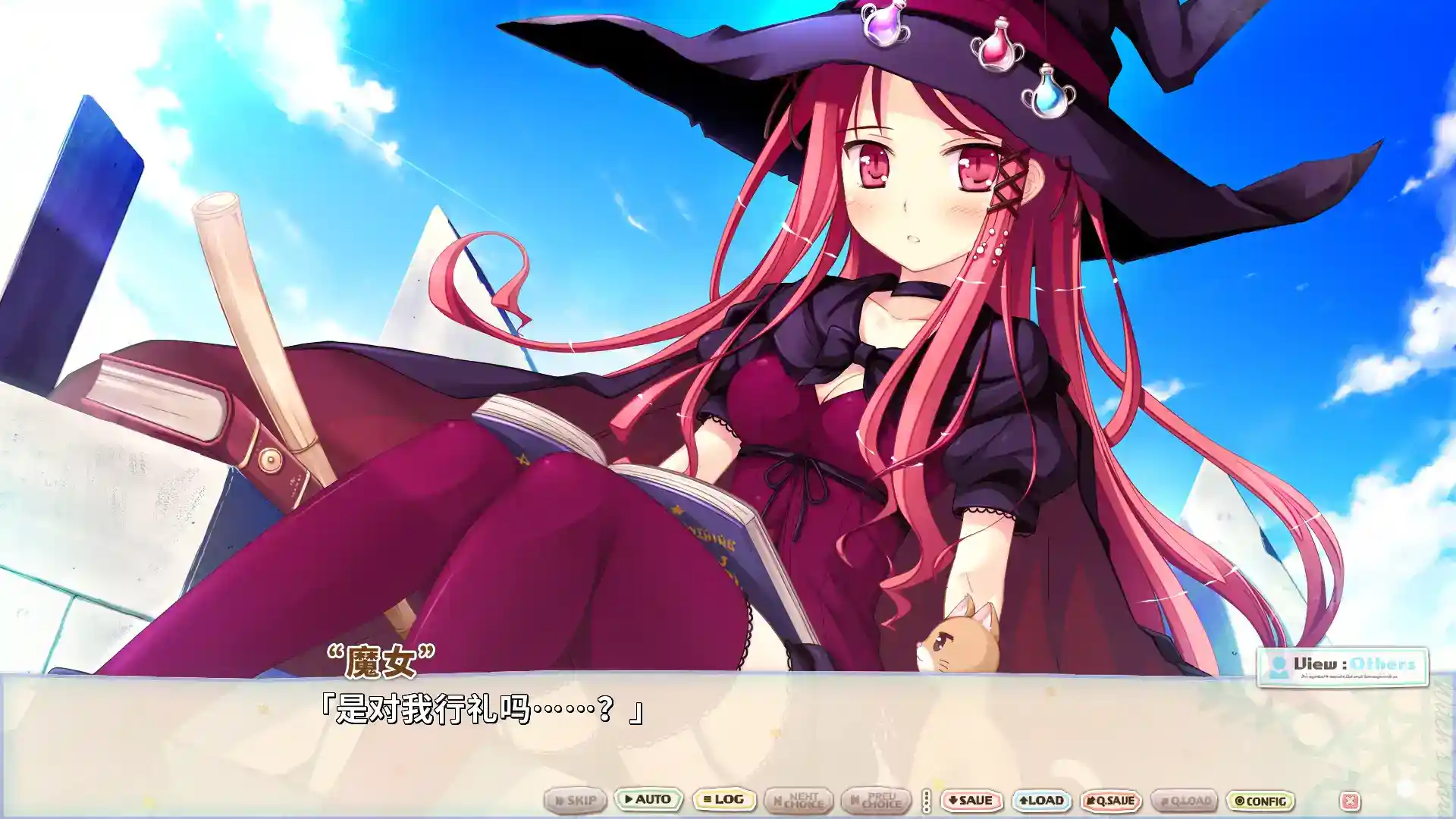Image resolution: width=1456 pixels, height=819 pixels.
Task: Expand the dotted toolbar separator handle
Action: 925,801
